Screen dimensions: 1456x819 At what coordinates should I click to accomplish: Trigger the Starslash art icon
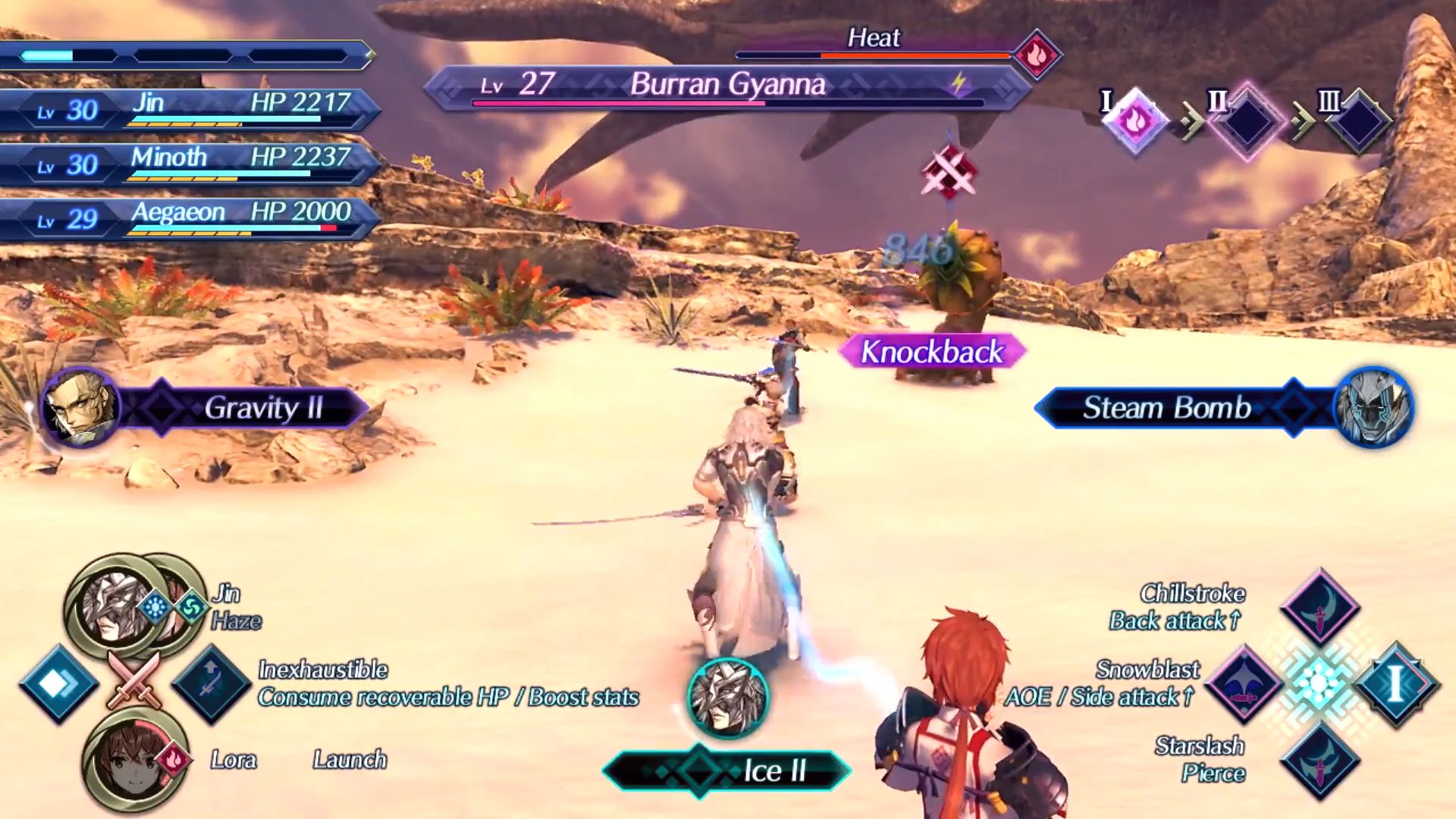[x=1319, y=759]
